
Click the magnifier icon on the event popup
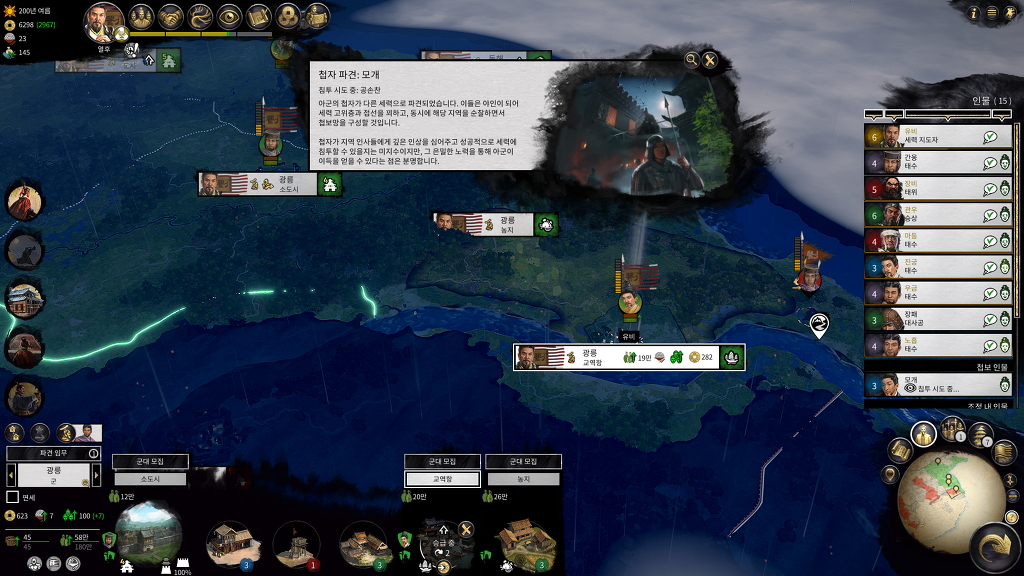(x=691, y=60)
